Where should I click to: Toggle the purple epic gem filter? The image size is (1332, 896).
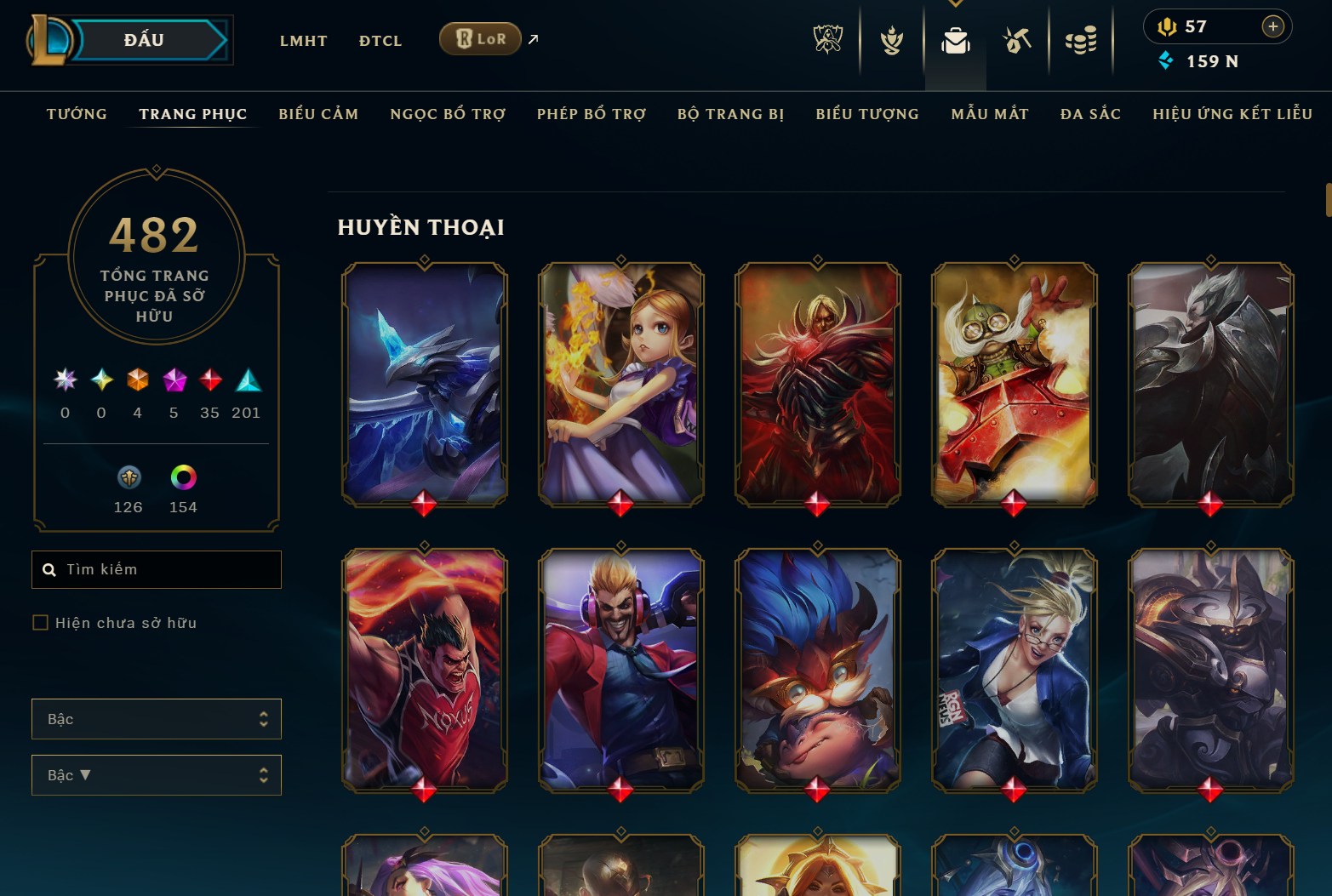point(174,380)
